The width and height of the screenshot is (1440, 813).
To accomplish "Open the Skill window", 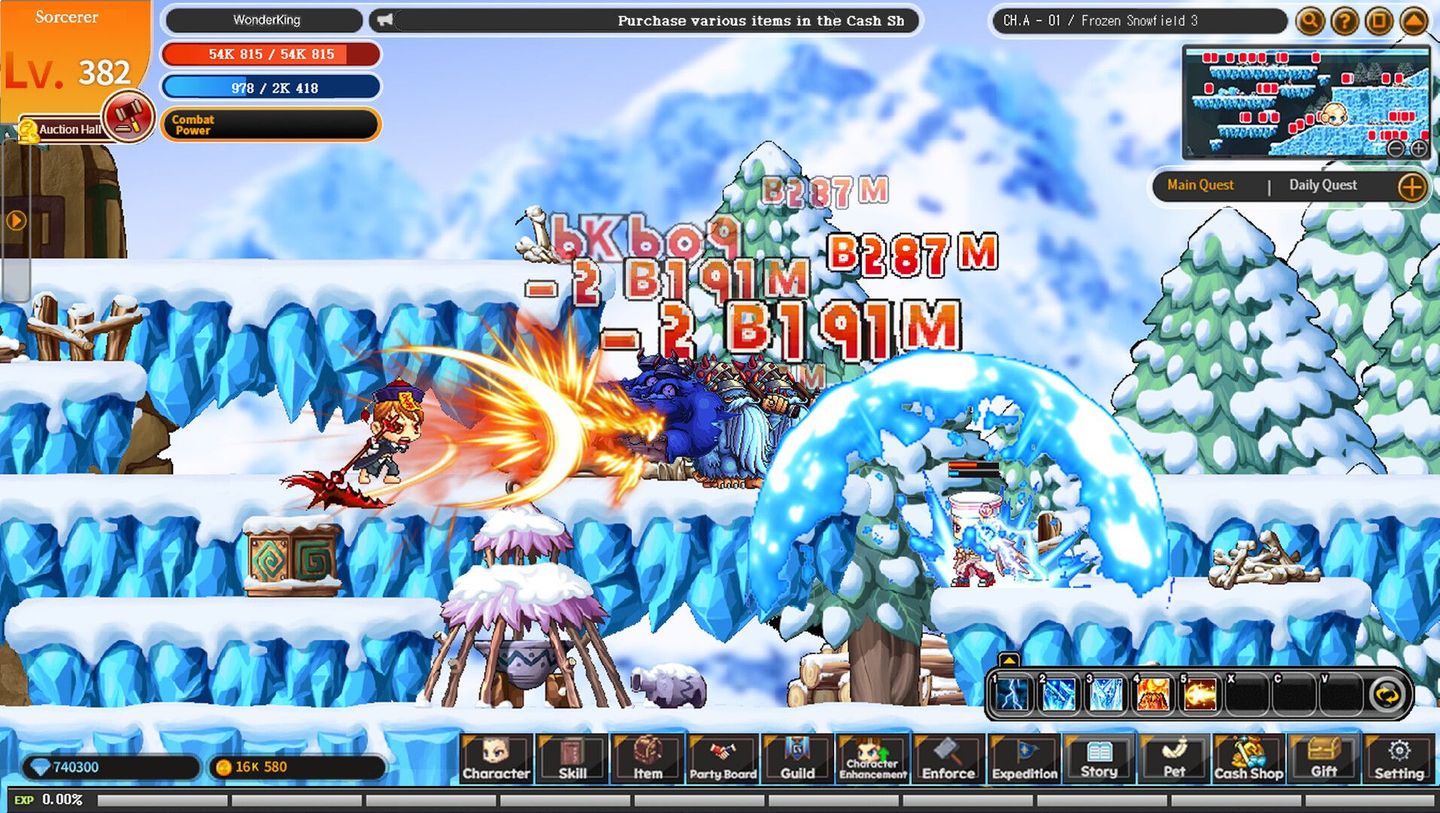I will pyautogui.click(x=572, y=760).
